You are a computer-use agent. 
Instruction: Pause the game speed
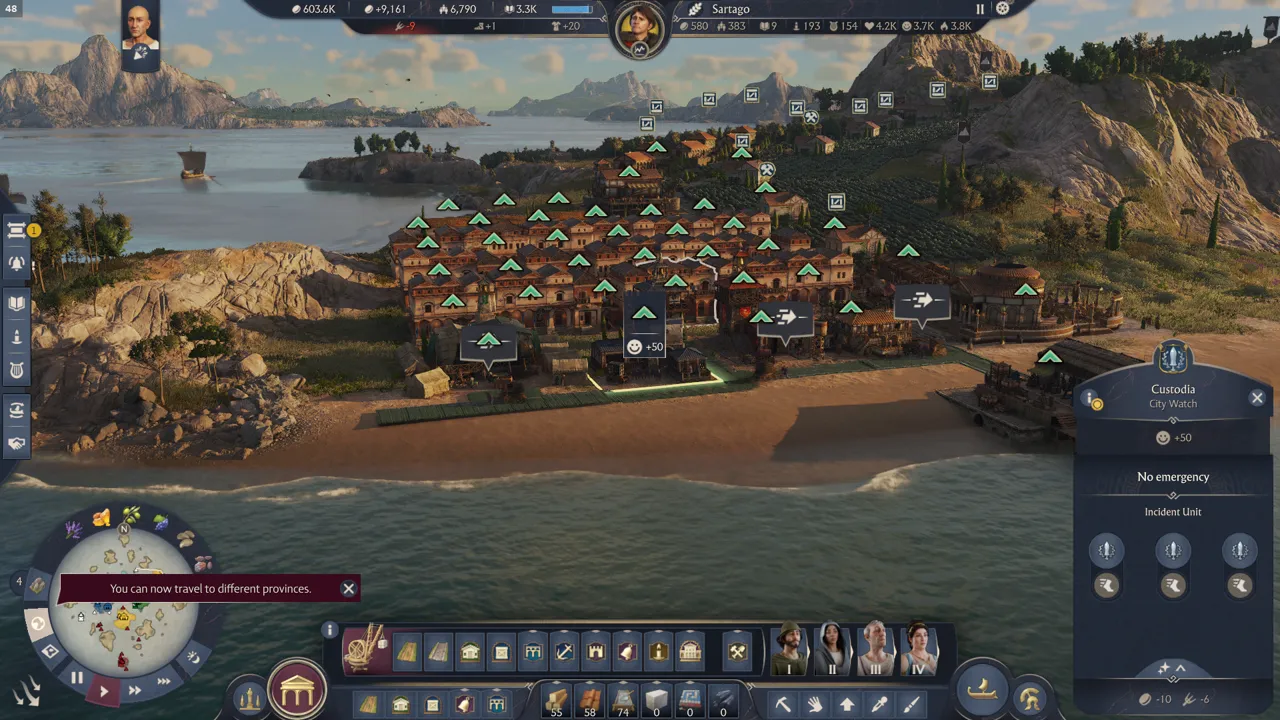tap(77, 678)
